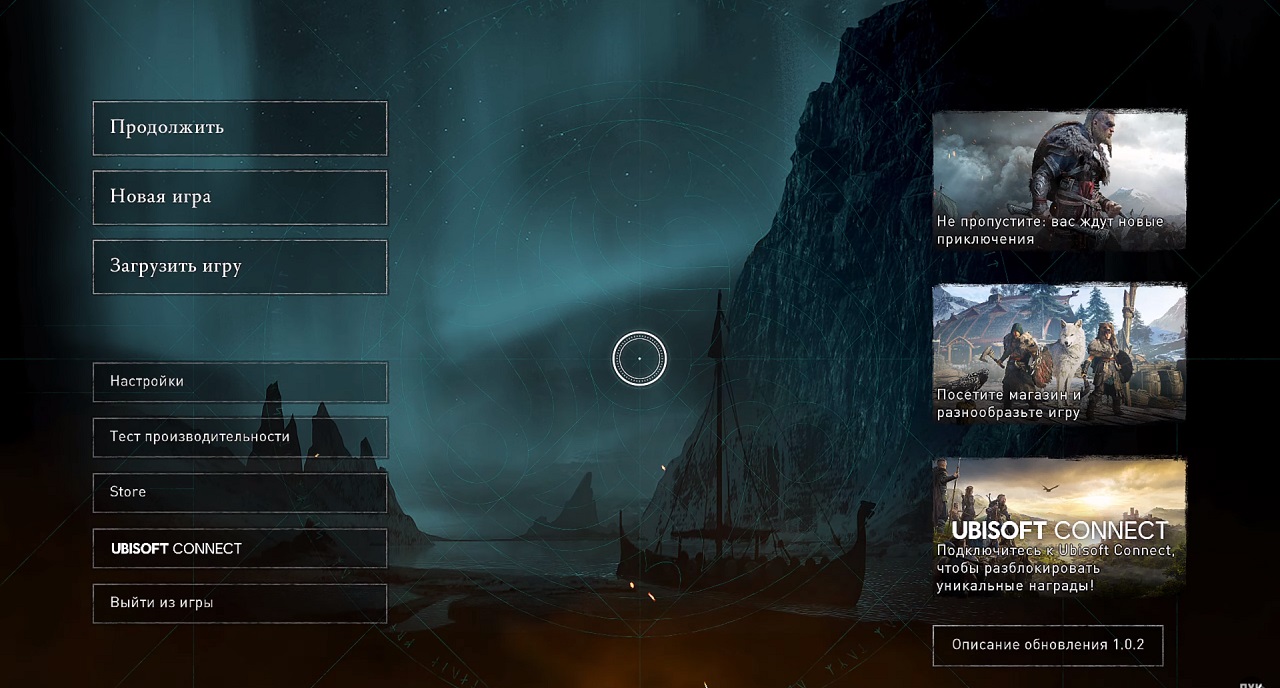Screen dimensions: 1280x688
Task: Open the Загрузить игру menu
Action: [x=240, y=267]
